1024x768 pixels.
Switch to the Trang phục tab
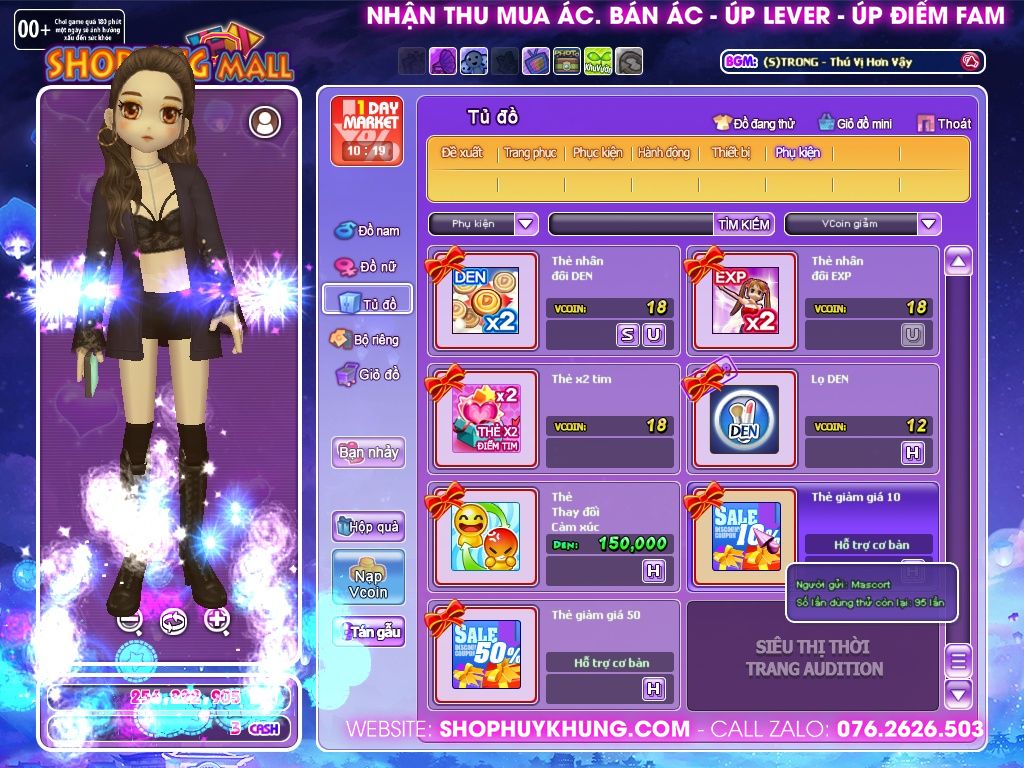pos(530,153)
